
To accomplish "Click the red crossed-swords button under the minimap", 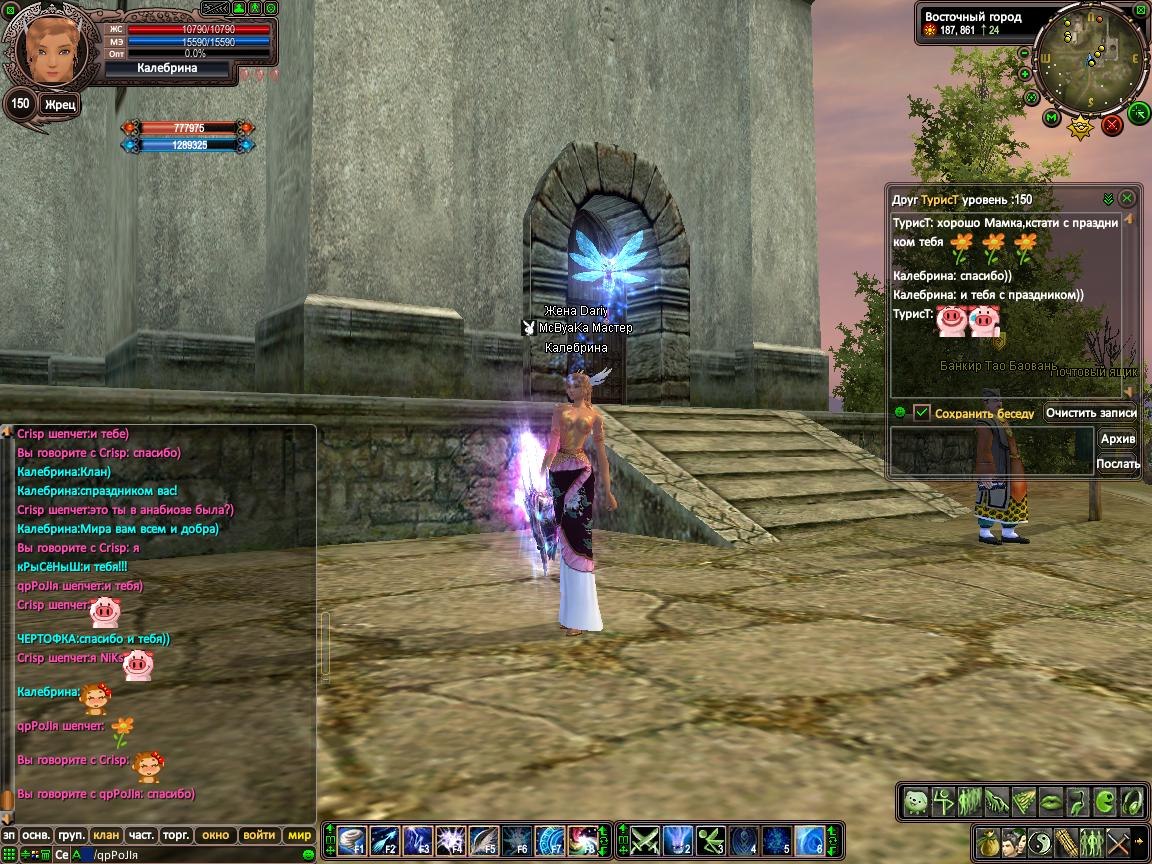I will point(1112,125).
